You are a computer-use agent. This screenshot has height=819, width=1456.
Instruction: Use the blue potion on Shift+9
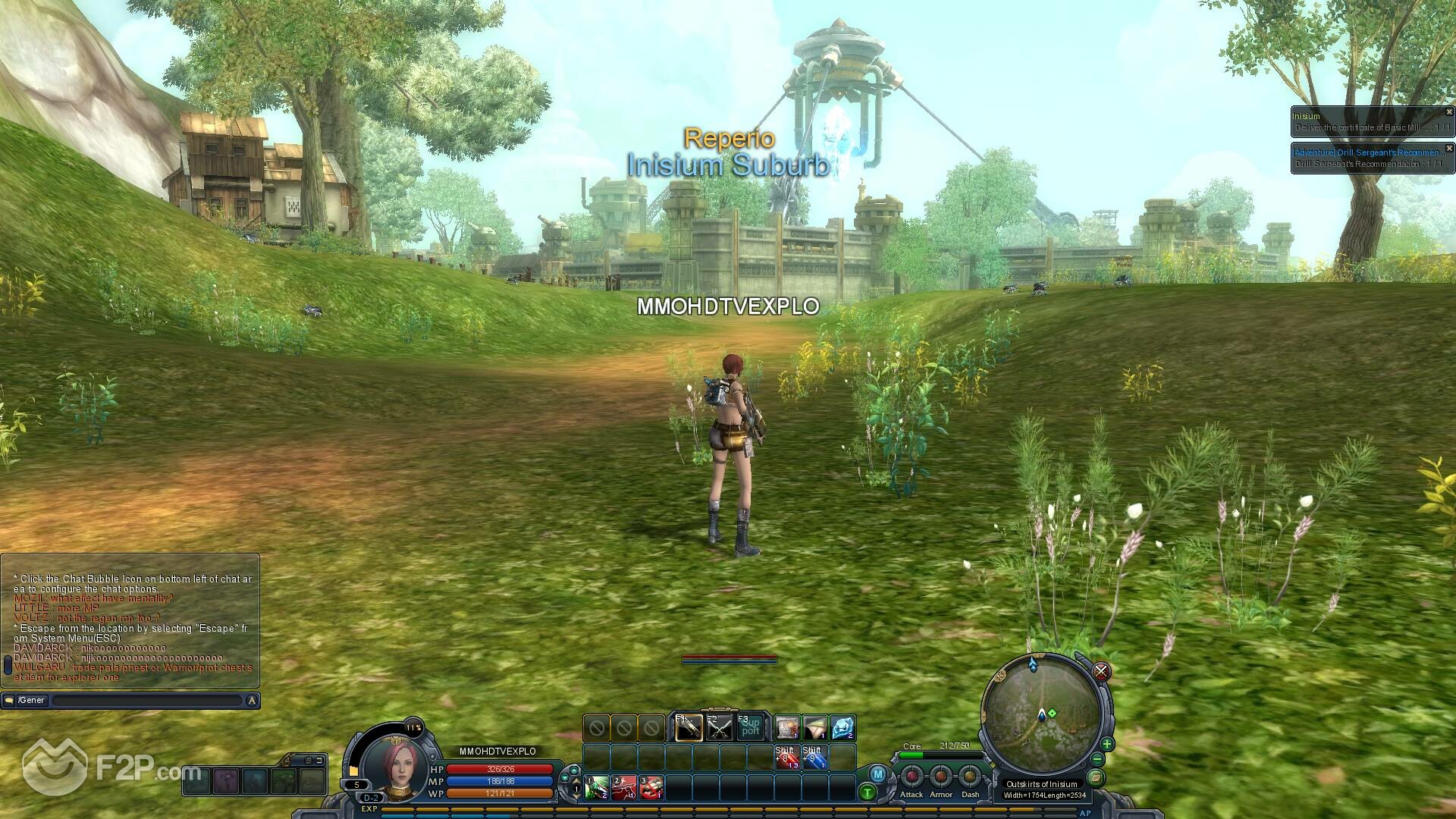pos(814,758)
